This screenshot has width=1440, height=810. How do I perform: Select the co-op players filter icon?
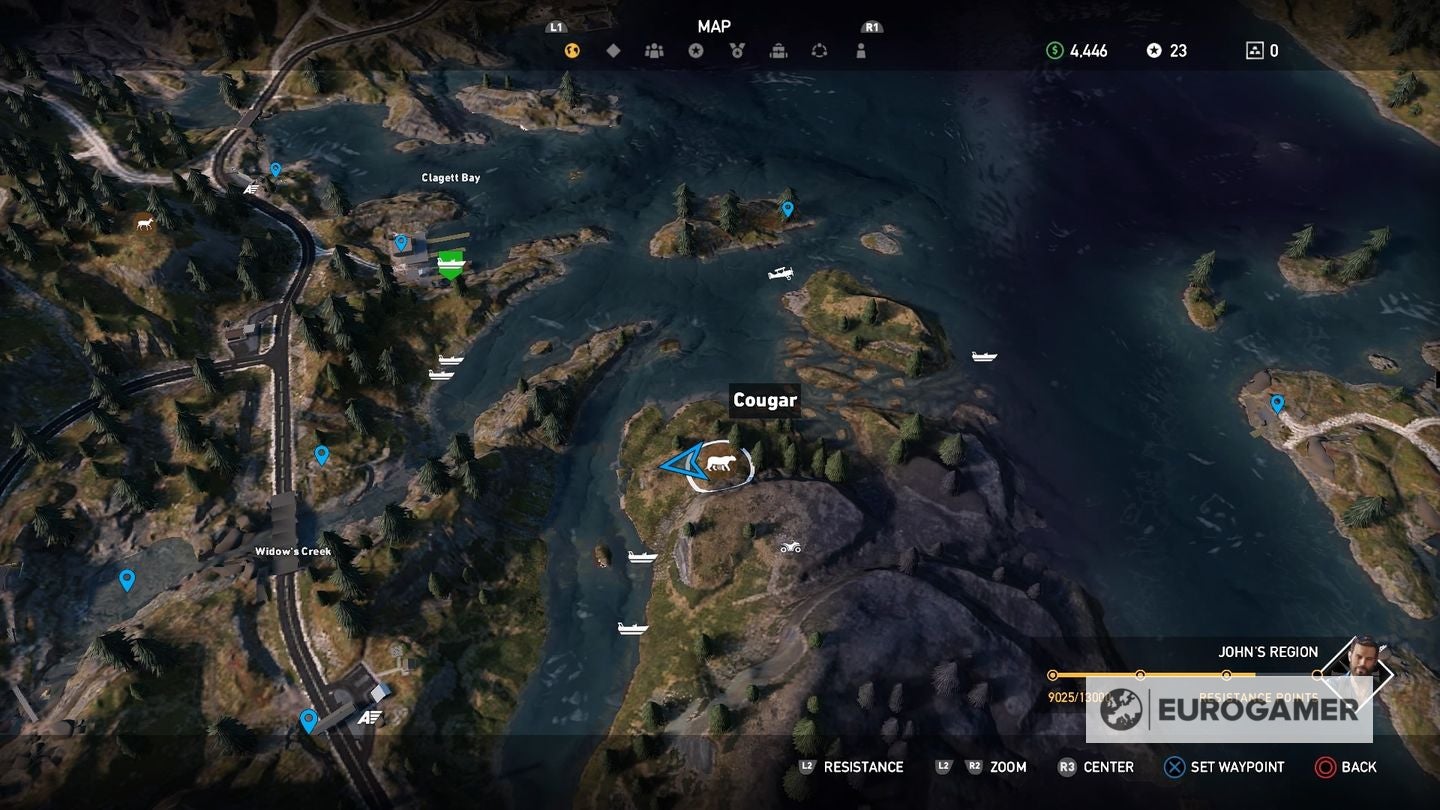click(655, 48)
